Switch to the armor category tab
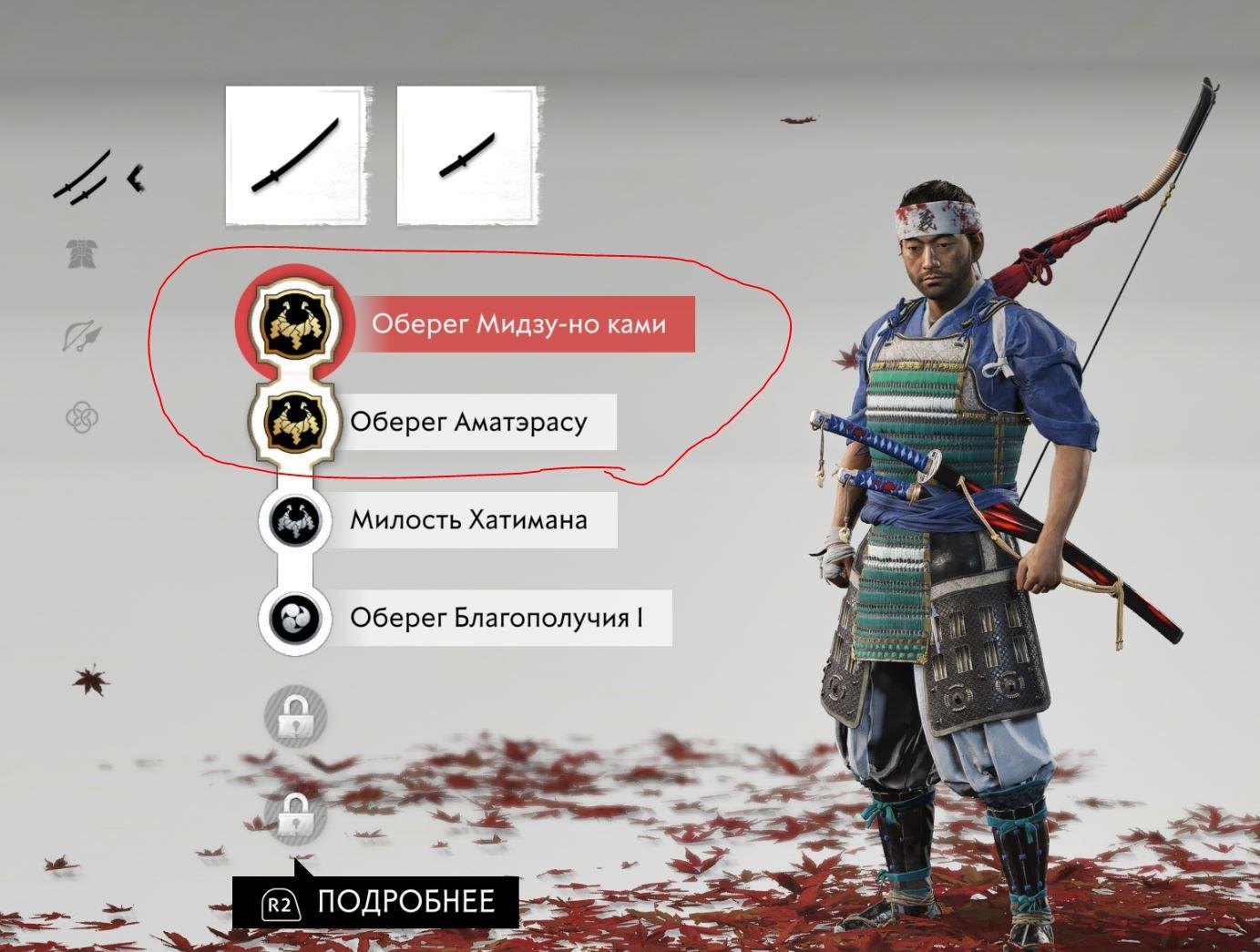The height and width of the screenshot is (952, 1260). tap(82, 253)
